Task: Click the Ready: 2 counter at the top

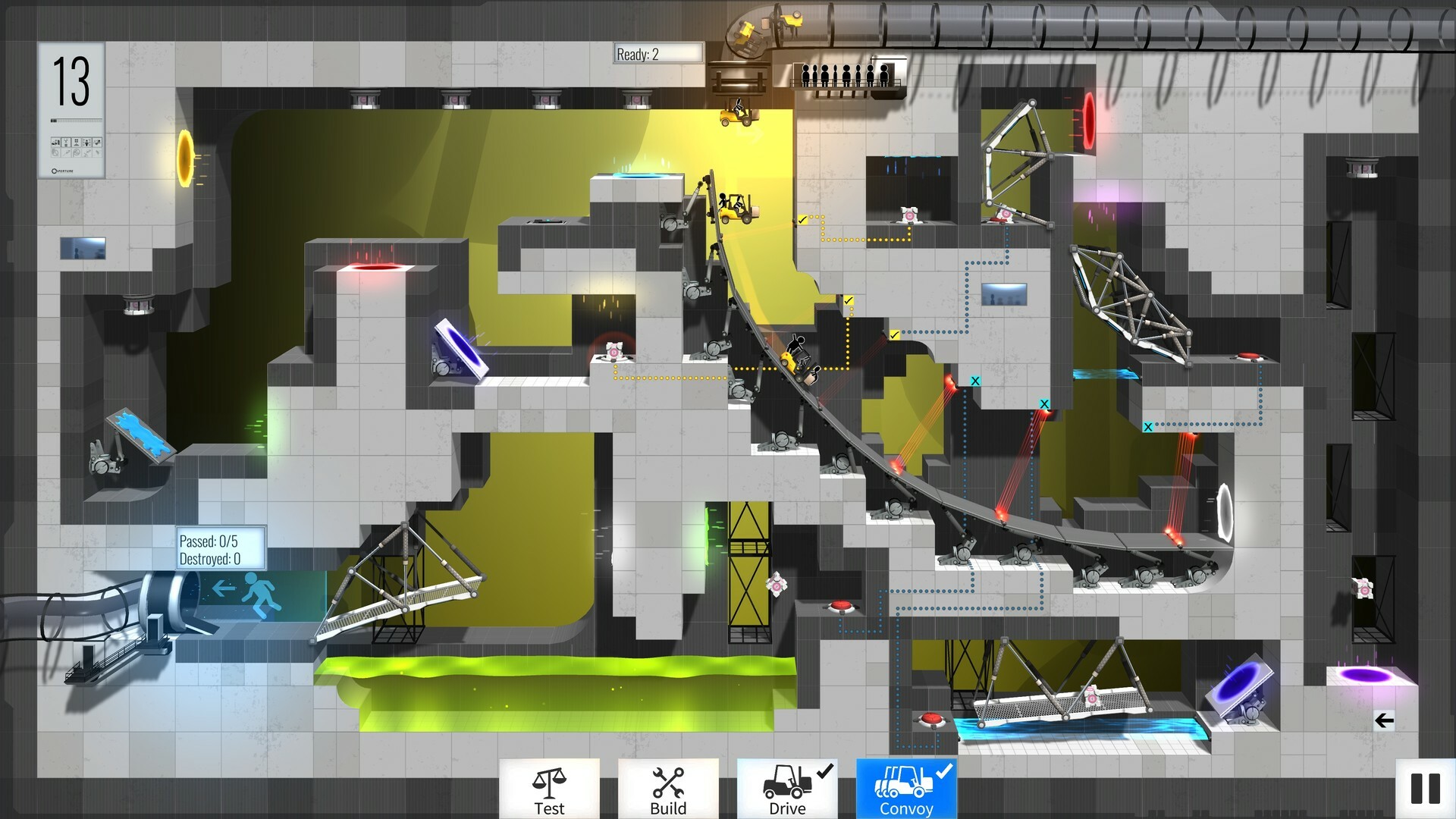Action: coord(656,54)
